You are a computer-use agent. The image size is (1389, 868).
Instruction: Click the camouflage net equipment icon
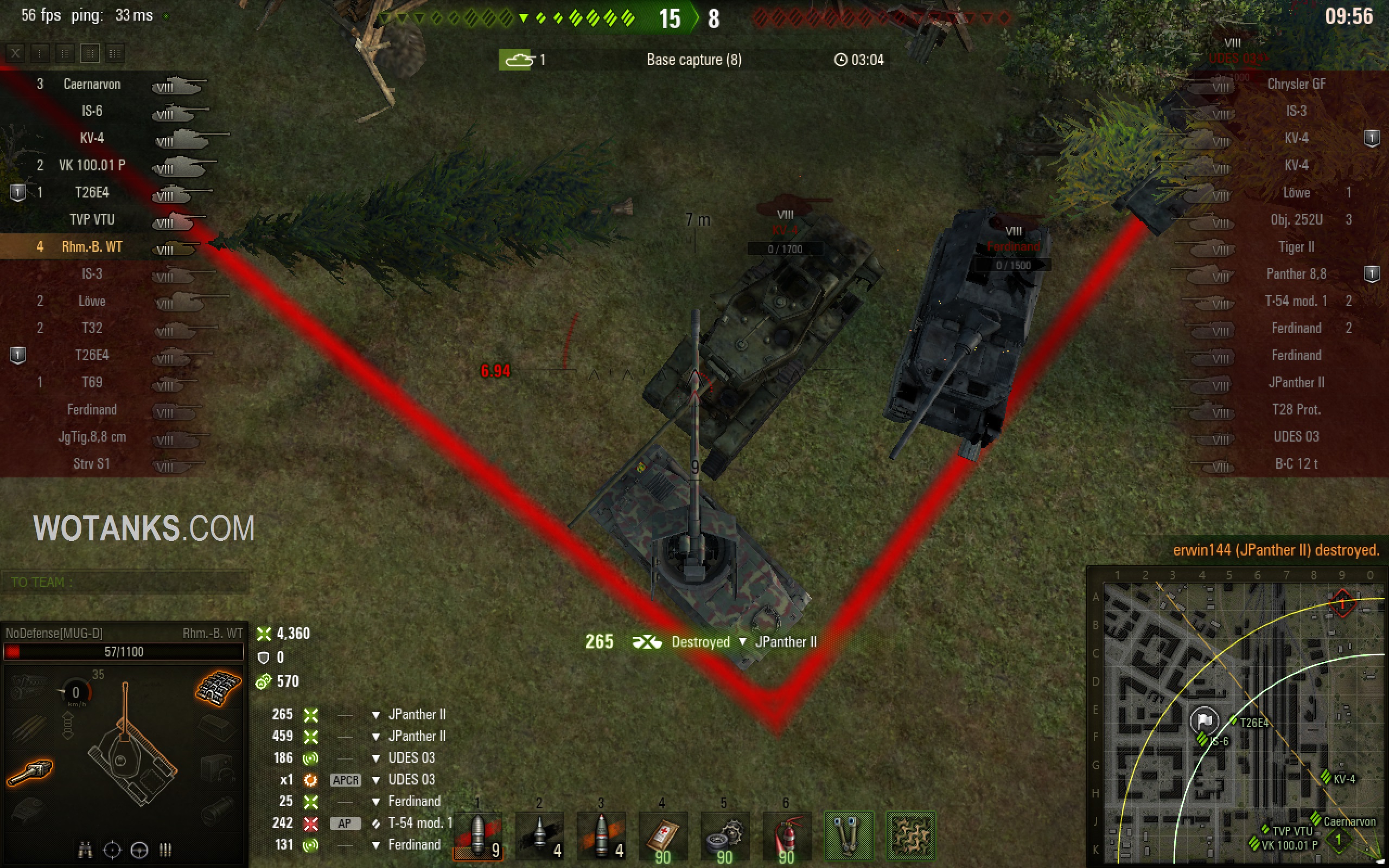tap(910, 835)
